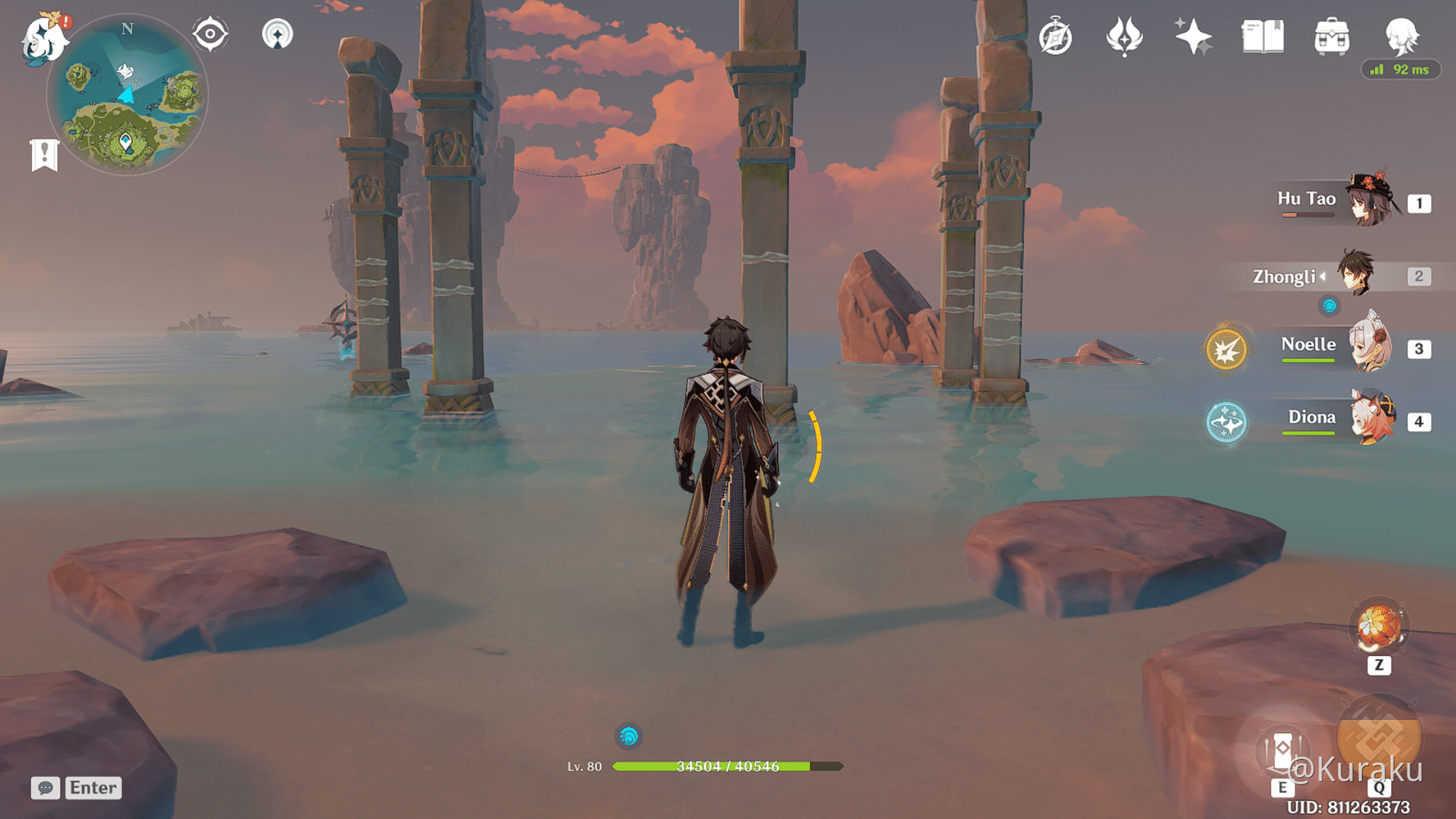The image size is (1456, 819).
Task: Open chat with the Enter button
Action: coord(92,788)
